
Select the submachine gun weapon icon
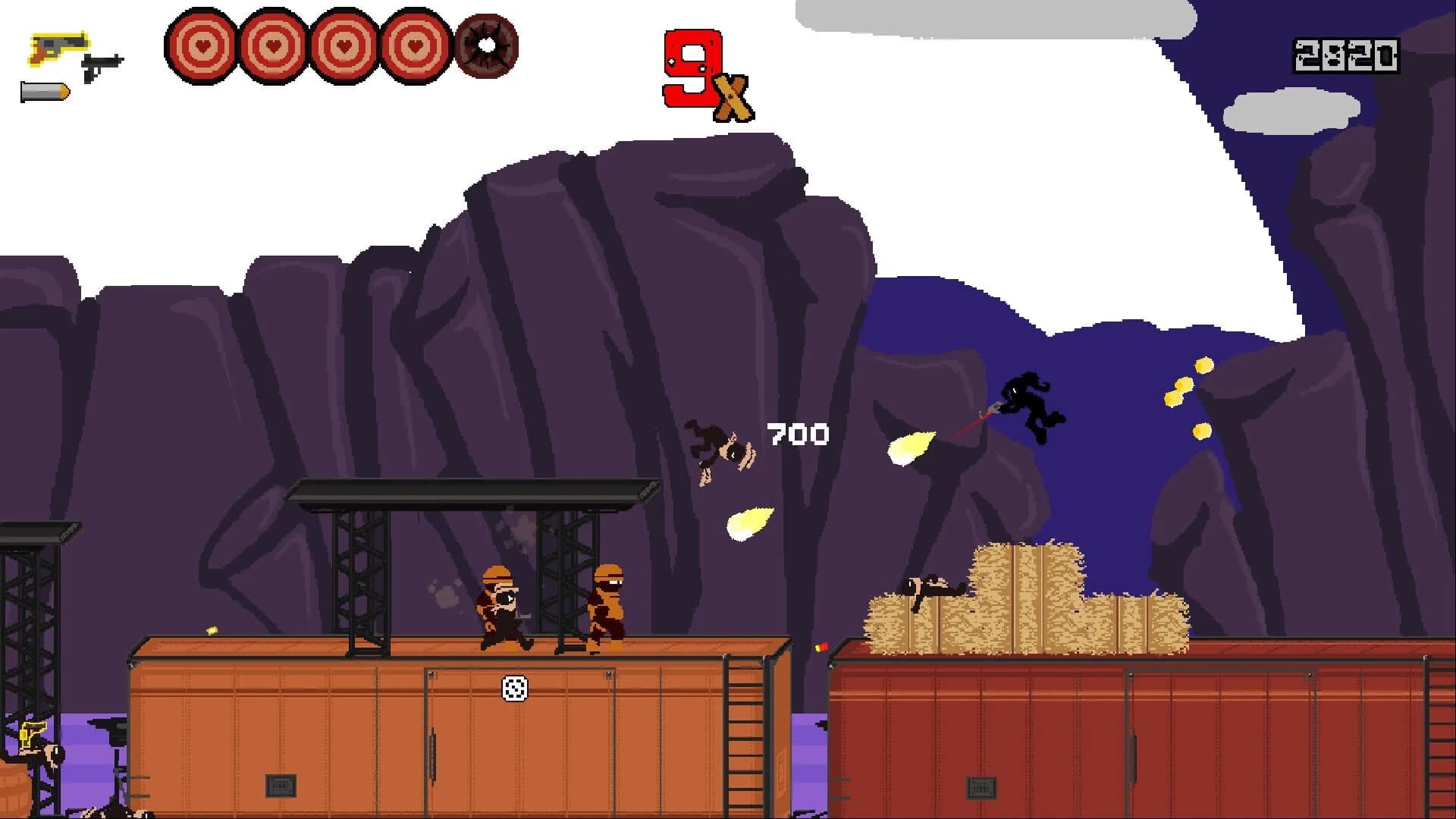click(x=102, y=64)
